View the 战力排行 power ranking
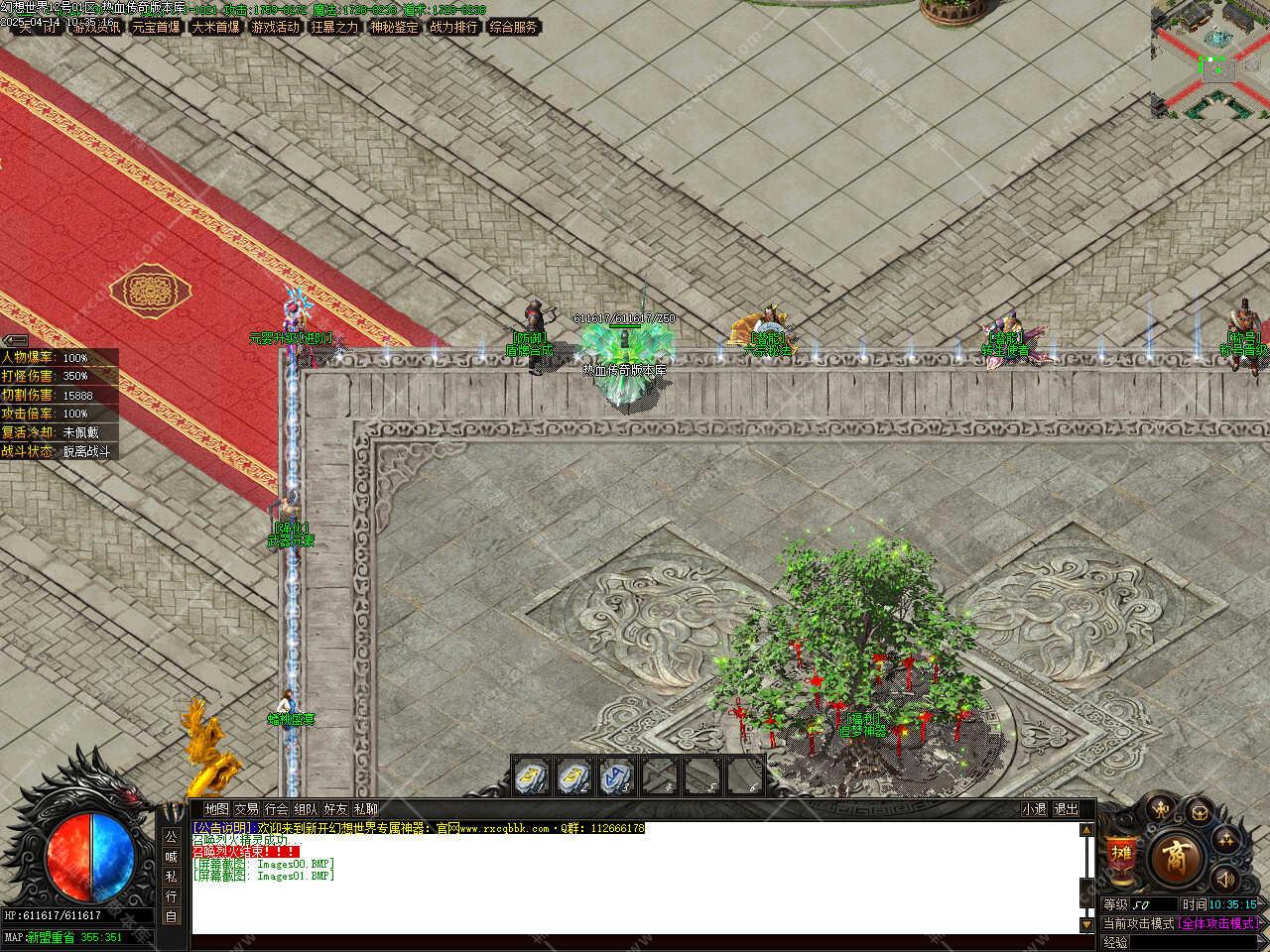Screen dimensions: 1270x952 click(453, 28)
